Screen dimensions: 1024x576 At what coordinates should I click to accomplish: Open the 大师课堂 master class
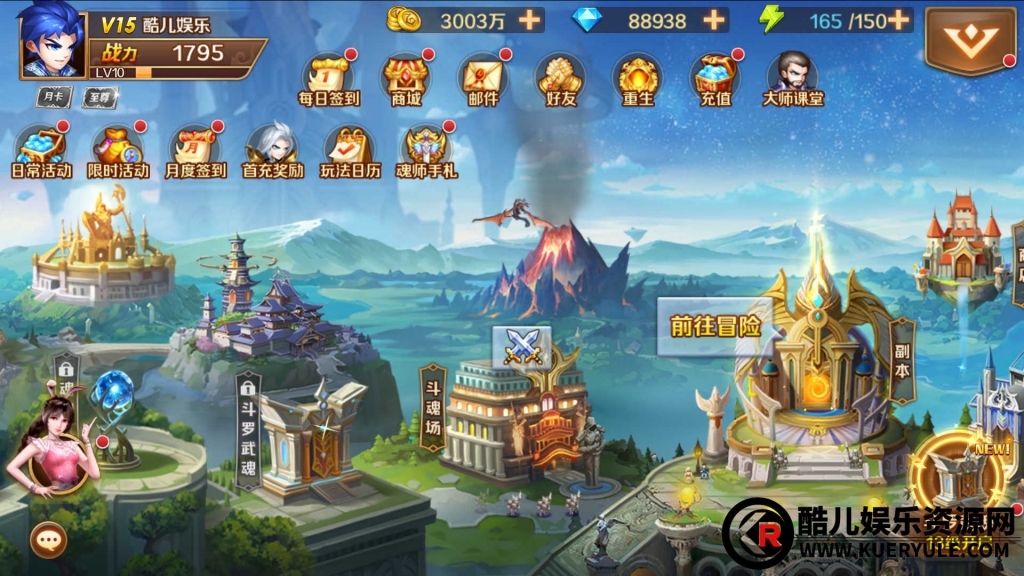point(792,76)
